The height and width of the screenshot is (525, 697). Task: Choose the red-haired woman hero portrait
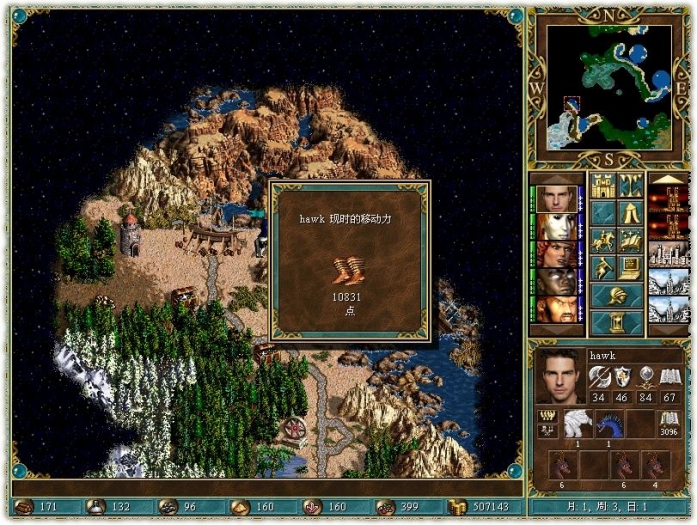pos(556,254)
